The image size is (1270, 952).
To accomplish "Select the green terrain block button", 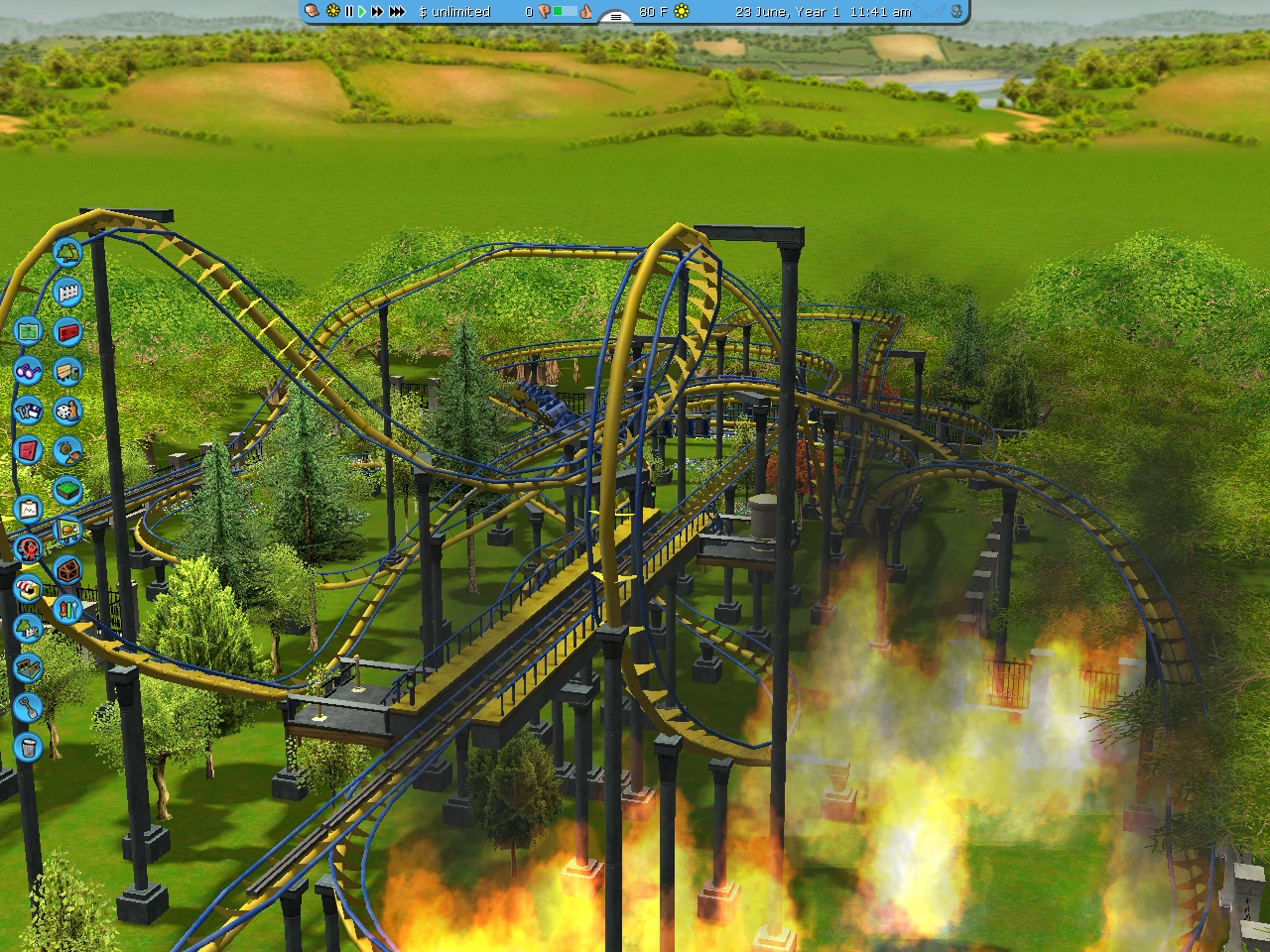I will tap(67, 490).
